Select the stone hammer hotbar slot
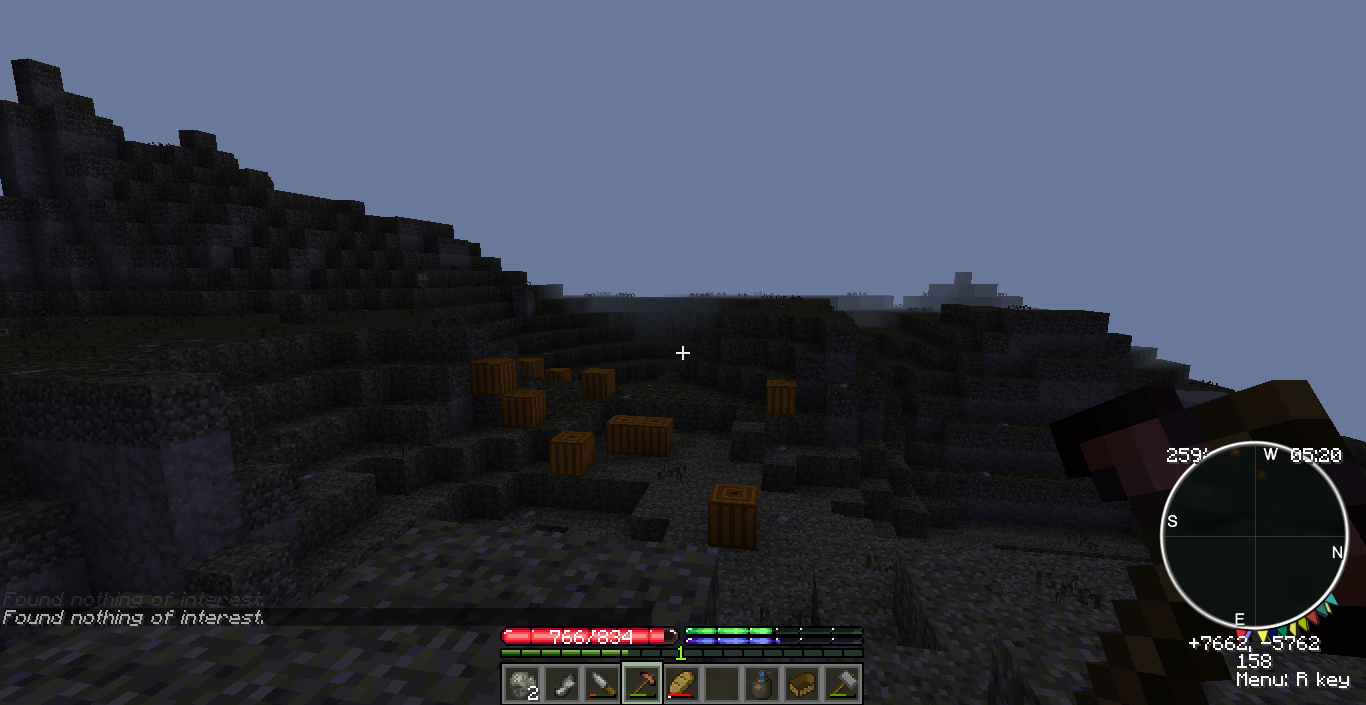This screenshot has width=1366, height=705. click(x=841, y=684)
